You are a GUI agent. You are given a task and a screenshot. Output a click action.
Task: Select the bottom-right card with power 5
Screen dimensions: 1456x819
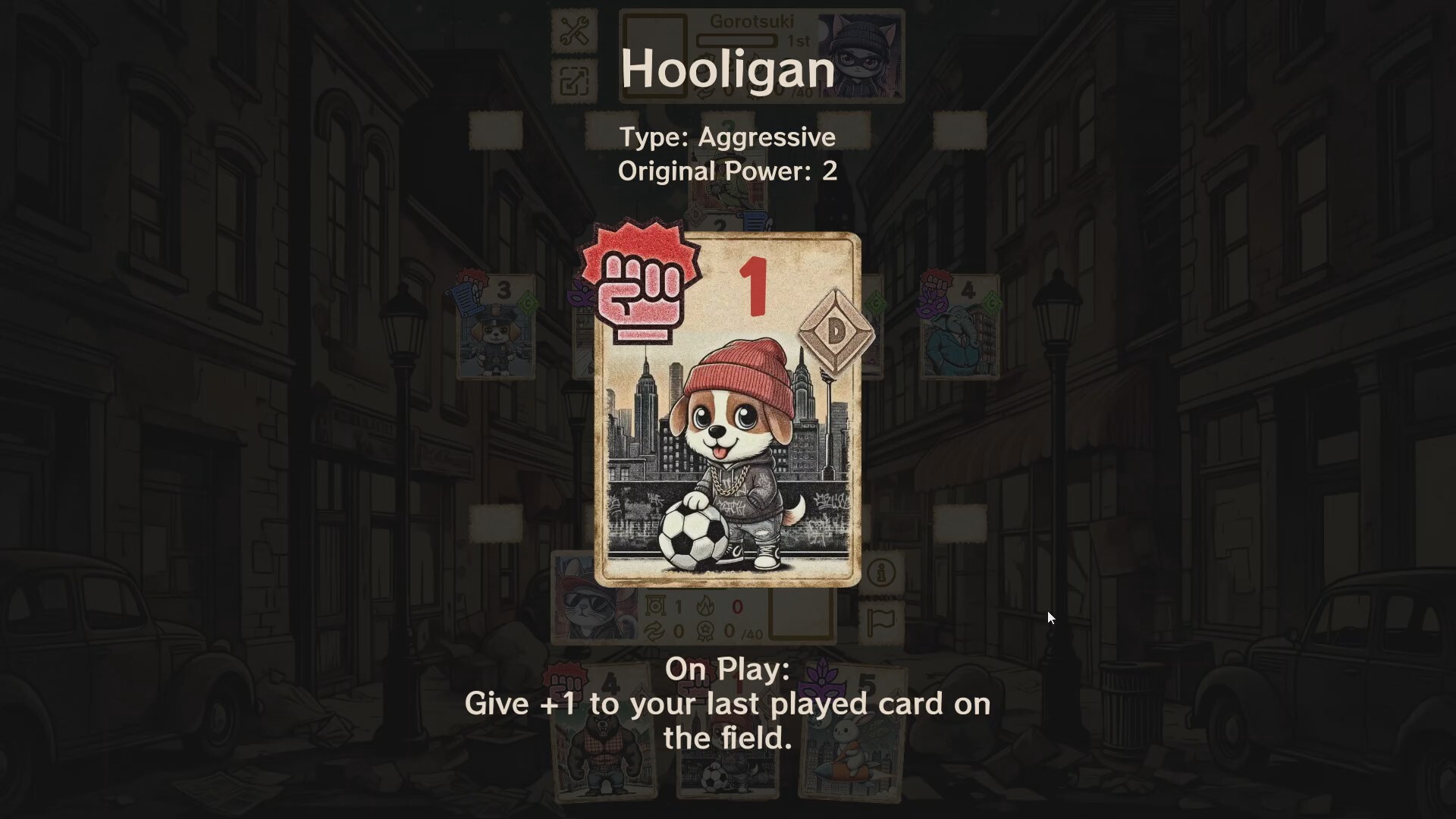(x=853, y=732)
